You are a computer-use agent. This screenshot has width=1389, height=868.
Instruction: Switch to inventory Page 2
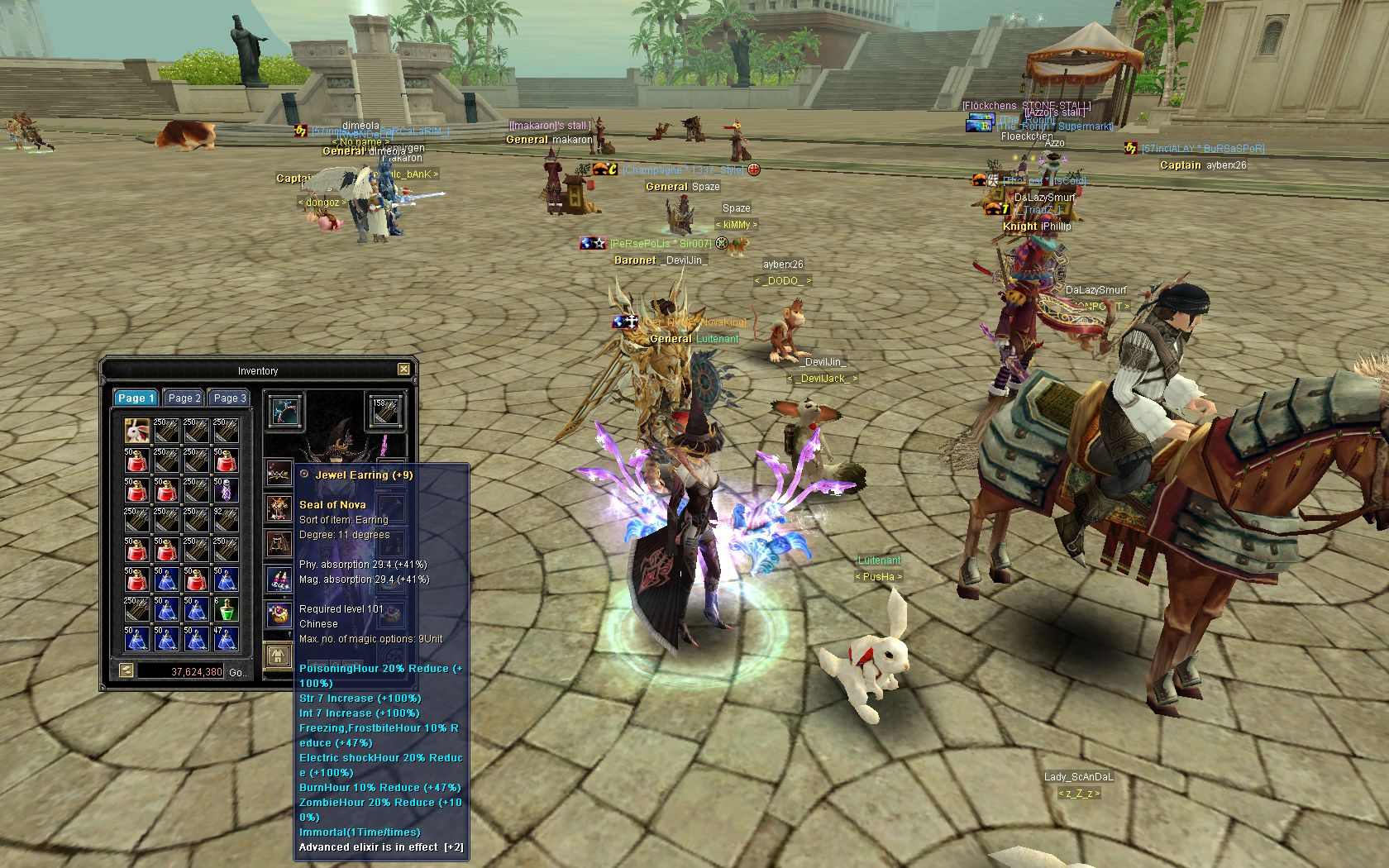coord(184,398)
